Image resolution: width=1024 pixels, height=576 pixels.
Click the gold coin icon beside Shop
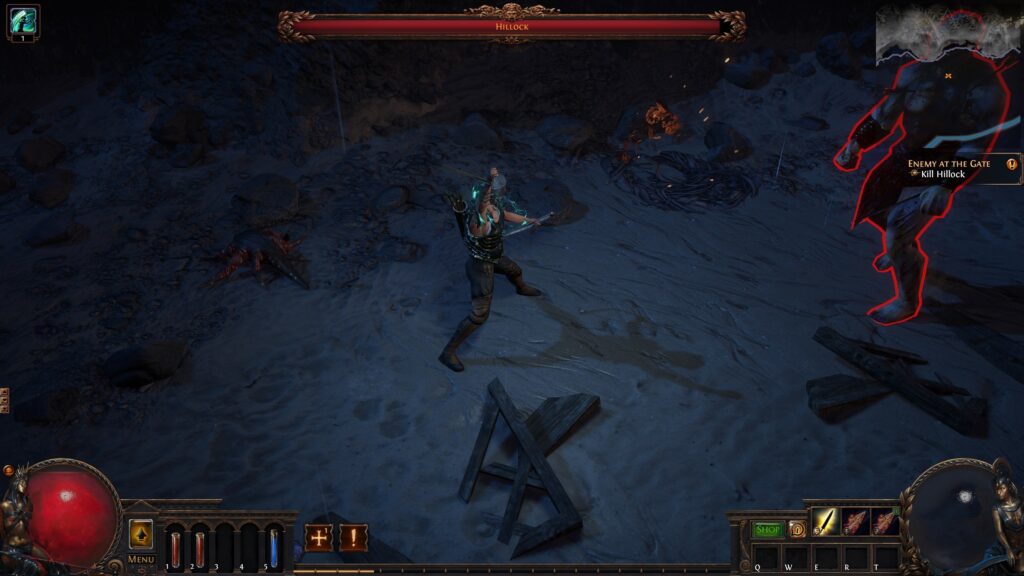(x=797, y=529)
